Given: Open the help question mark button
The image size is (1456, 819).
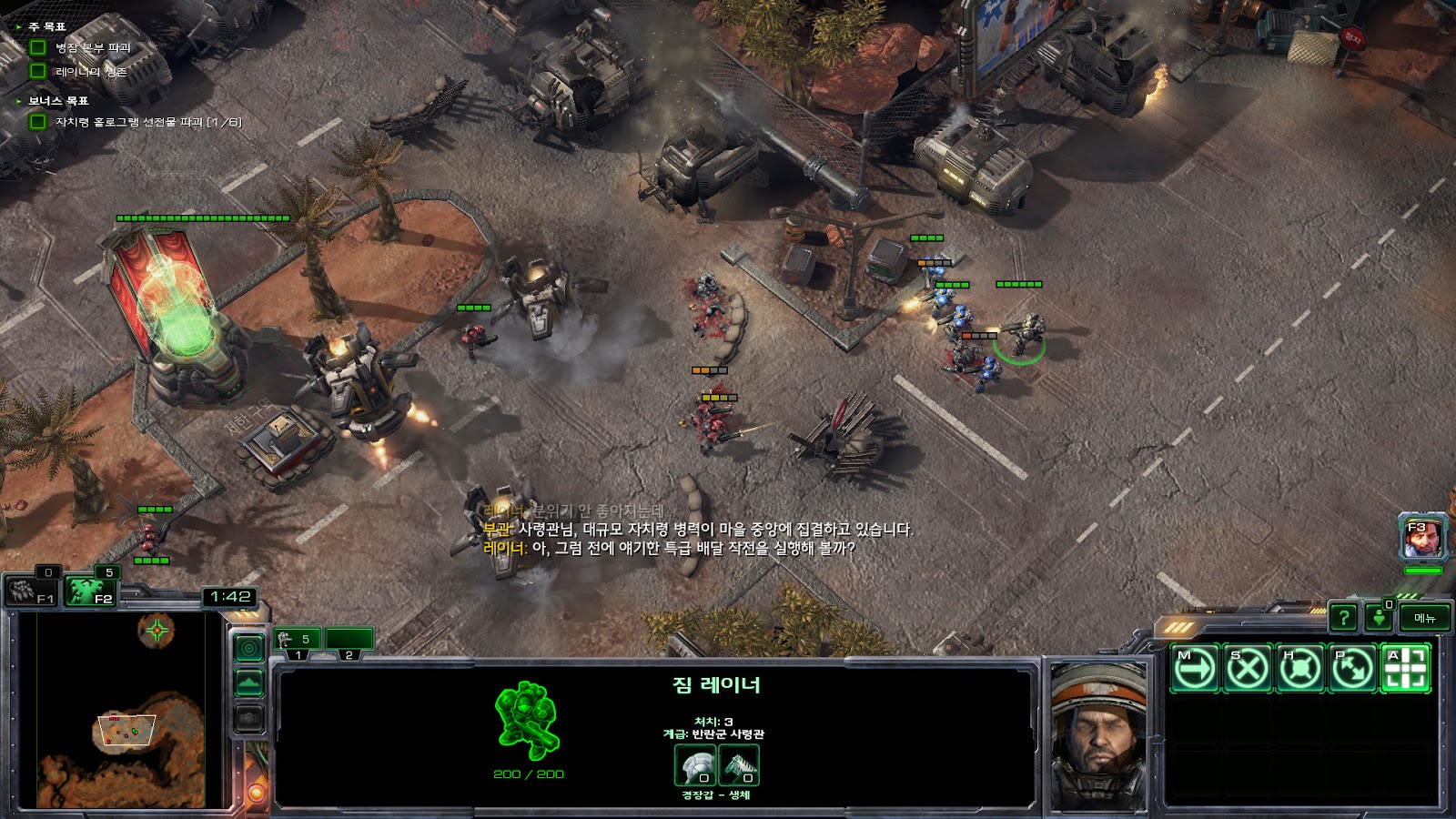Looking at the screenshot, I should (x=1343, y=618).
